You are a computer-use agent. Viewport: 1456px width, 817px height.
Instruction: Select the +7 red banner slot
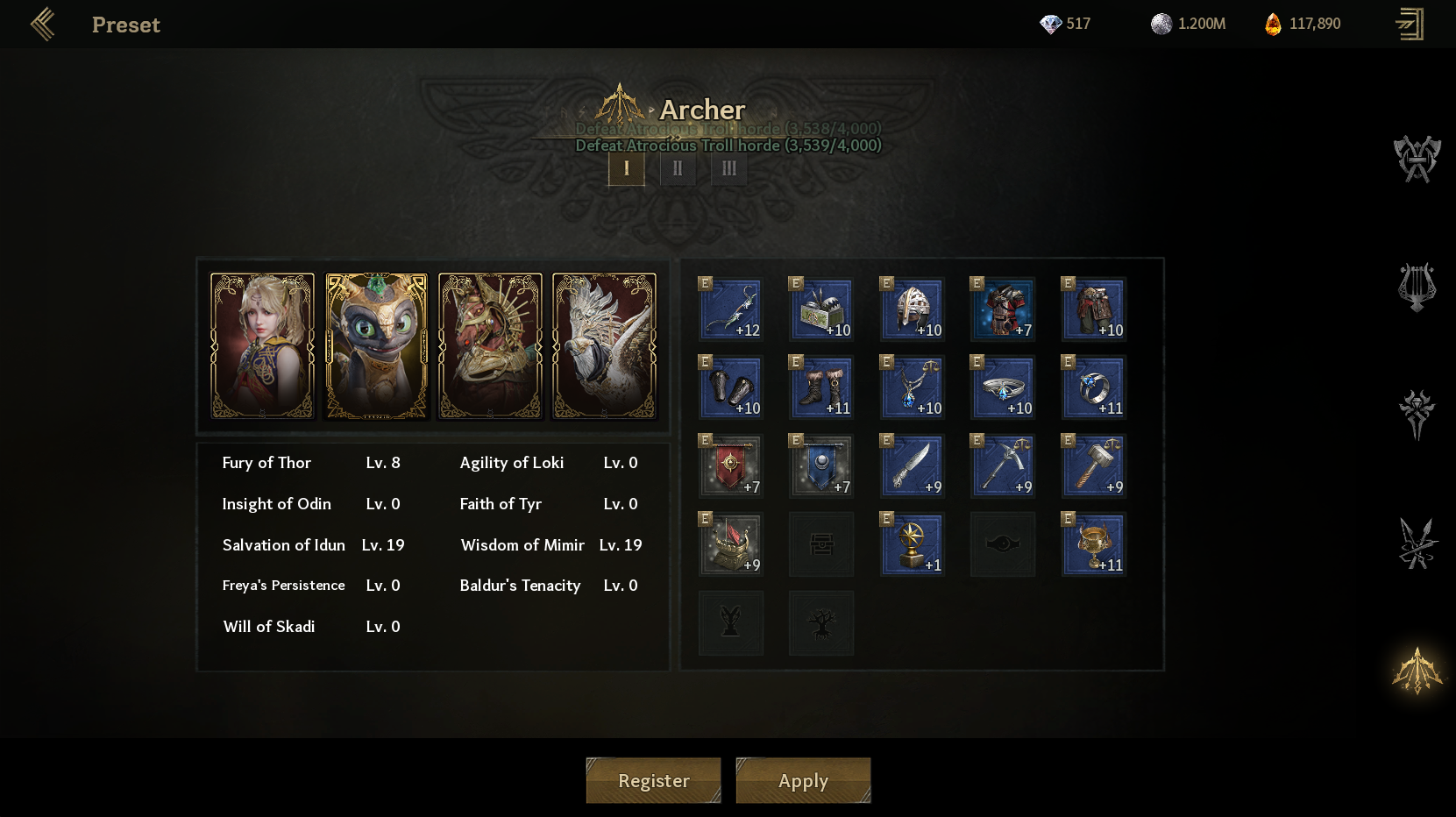pyautogui.click(x=731, y=465)
